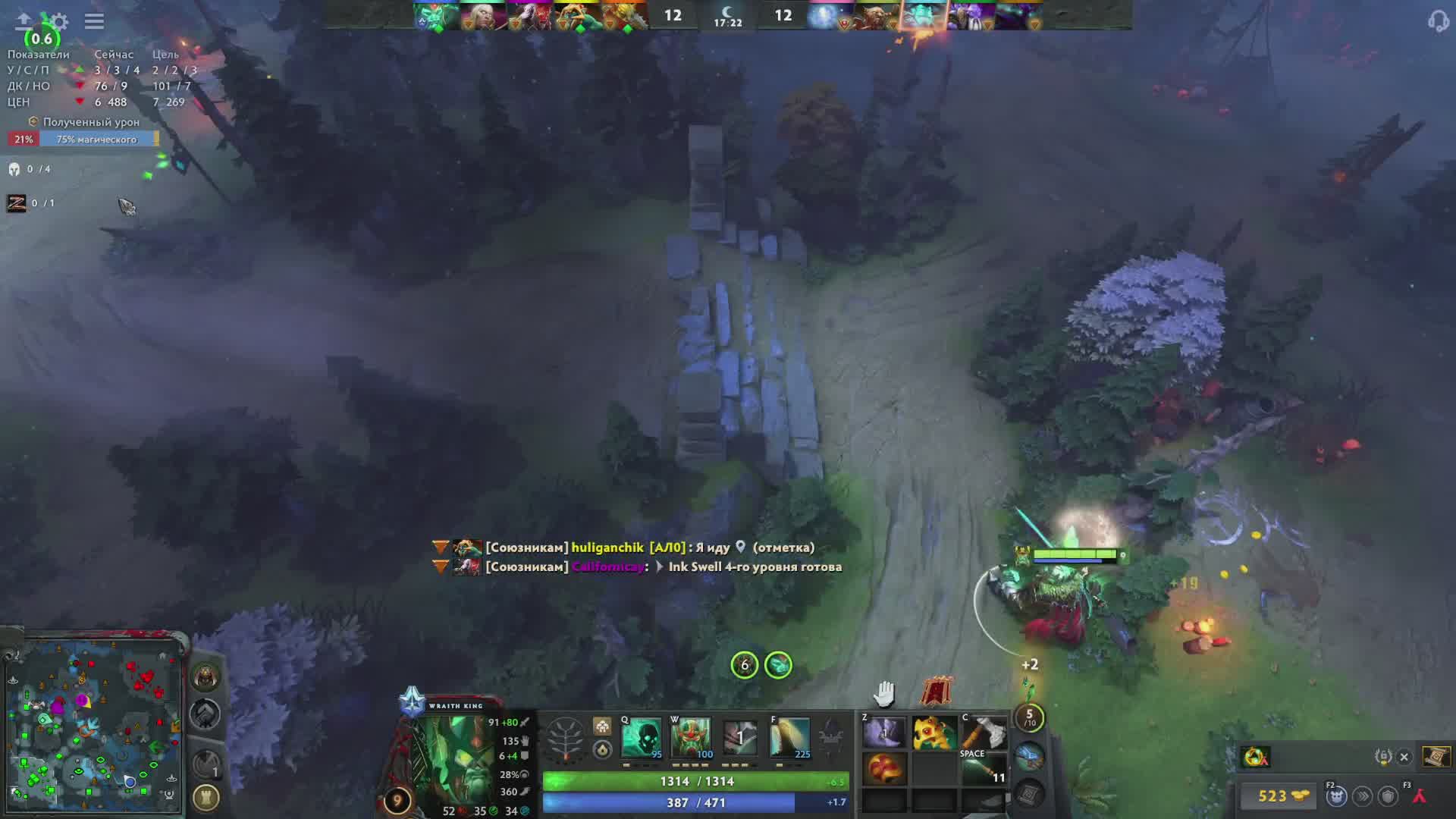The height and width of the screenshot is (819, 1456).
Task: Close the quick-buy item with X
Action: [x=1404, y=757]
